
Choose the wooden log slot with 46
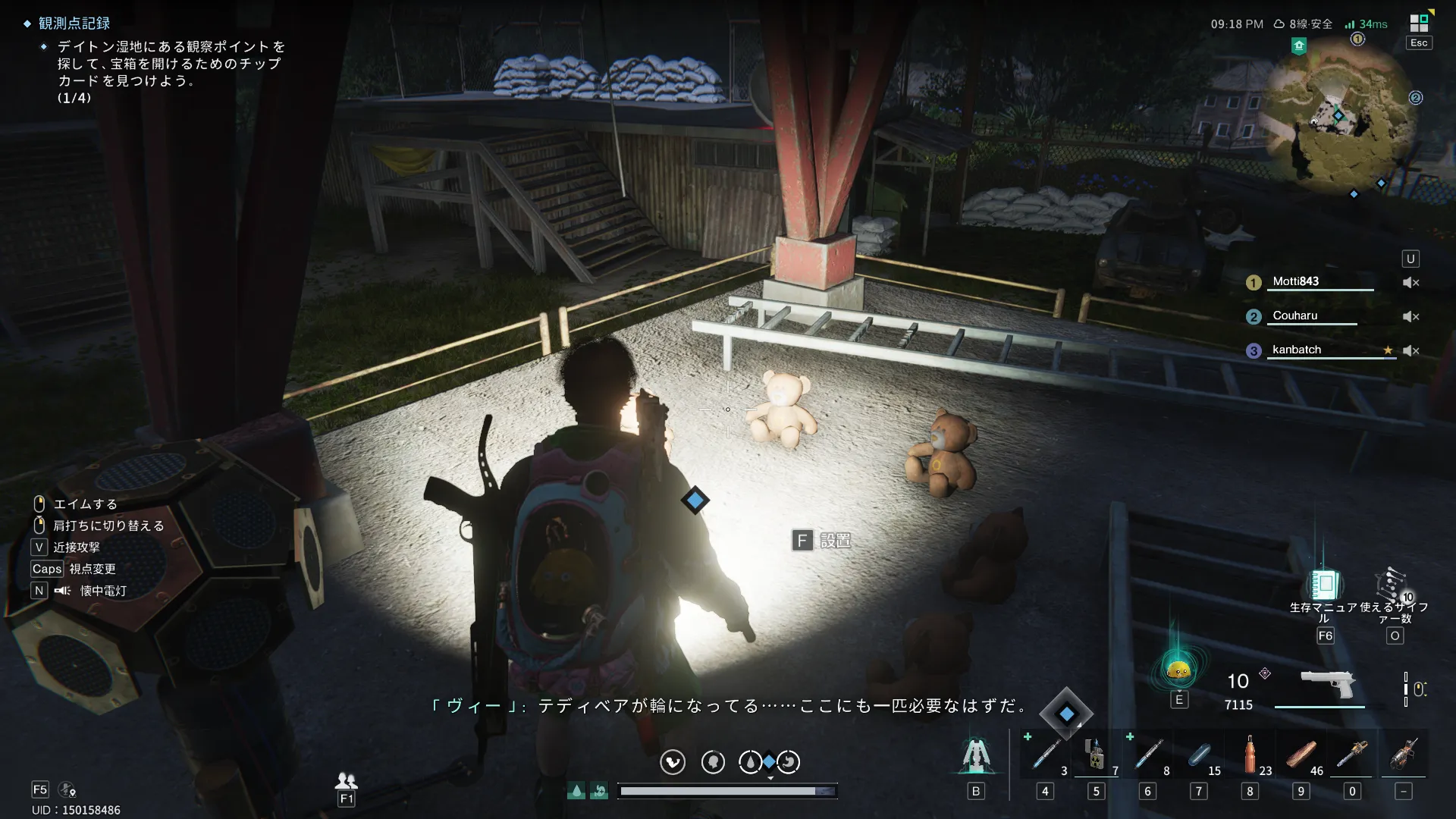click(x=1301, y=755)
